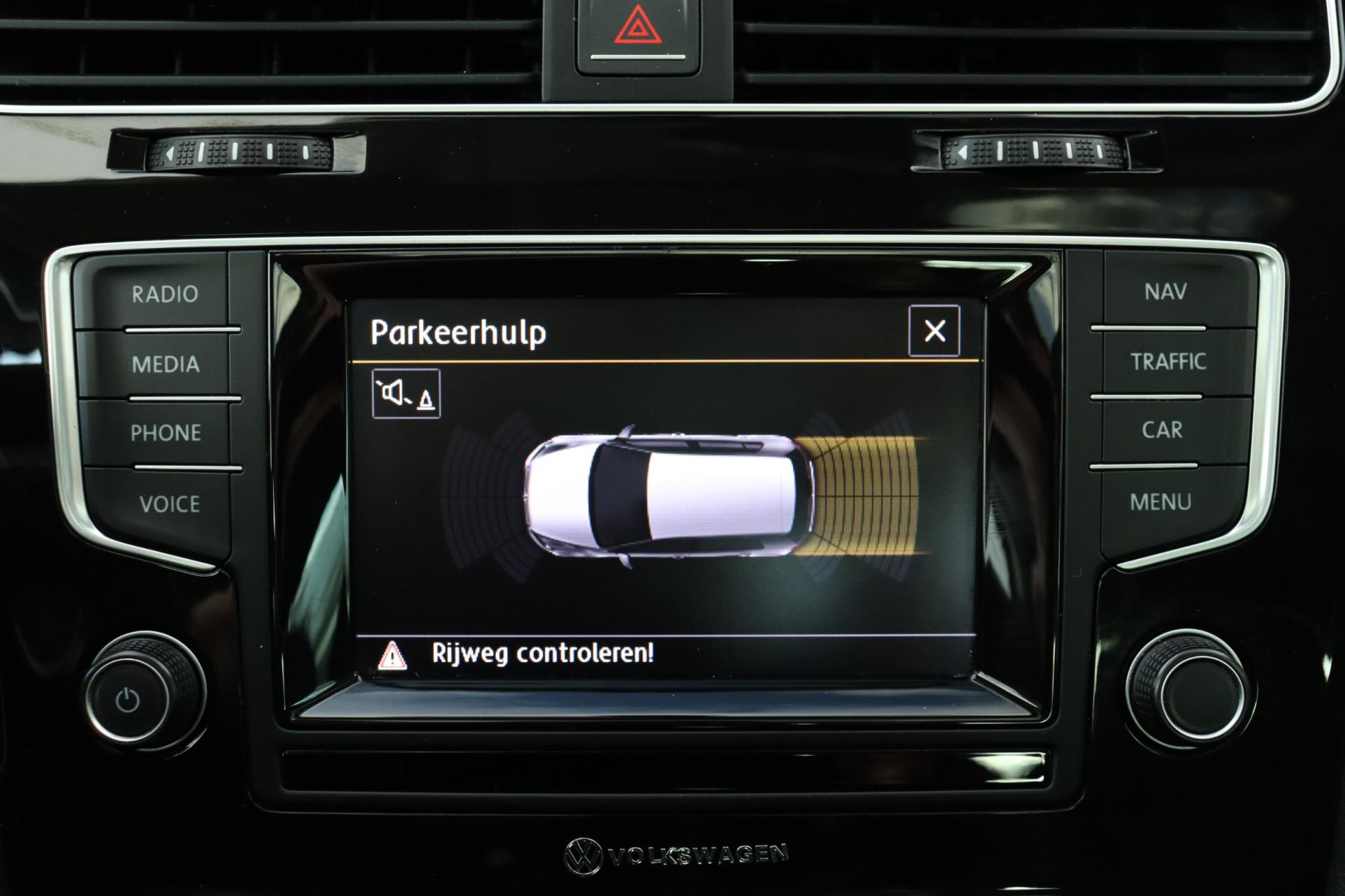Click the power knob button
Viewport: 1345px width, 896px height.
[x=128, y=700]
